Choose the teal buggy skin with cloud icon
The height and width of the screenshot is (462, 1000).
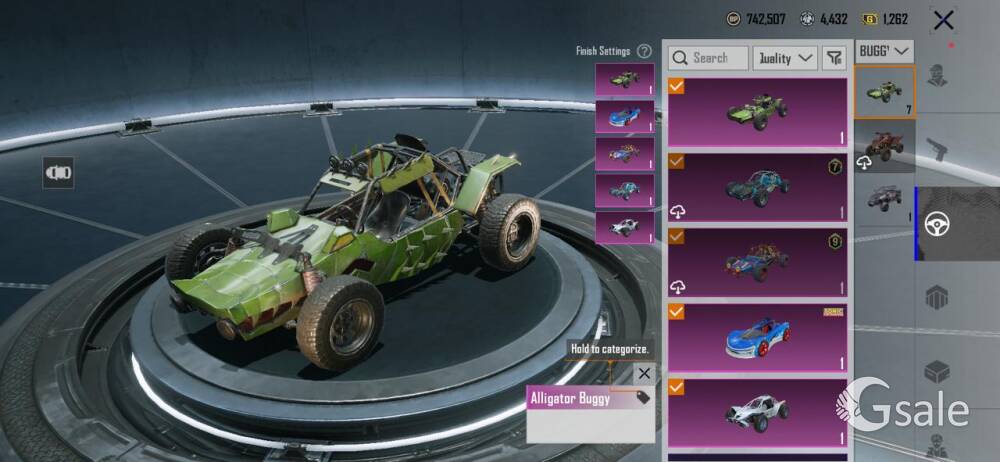757,186
